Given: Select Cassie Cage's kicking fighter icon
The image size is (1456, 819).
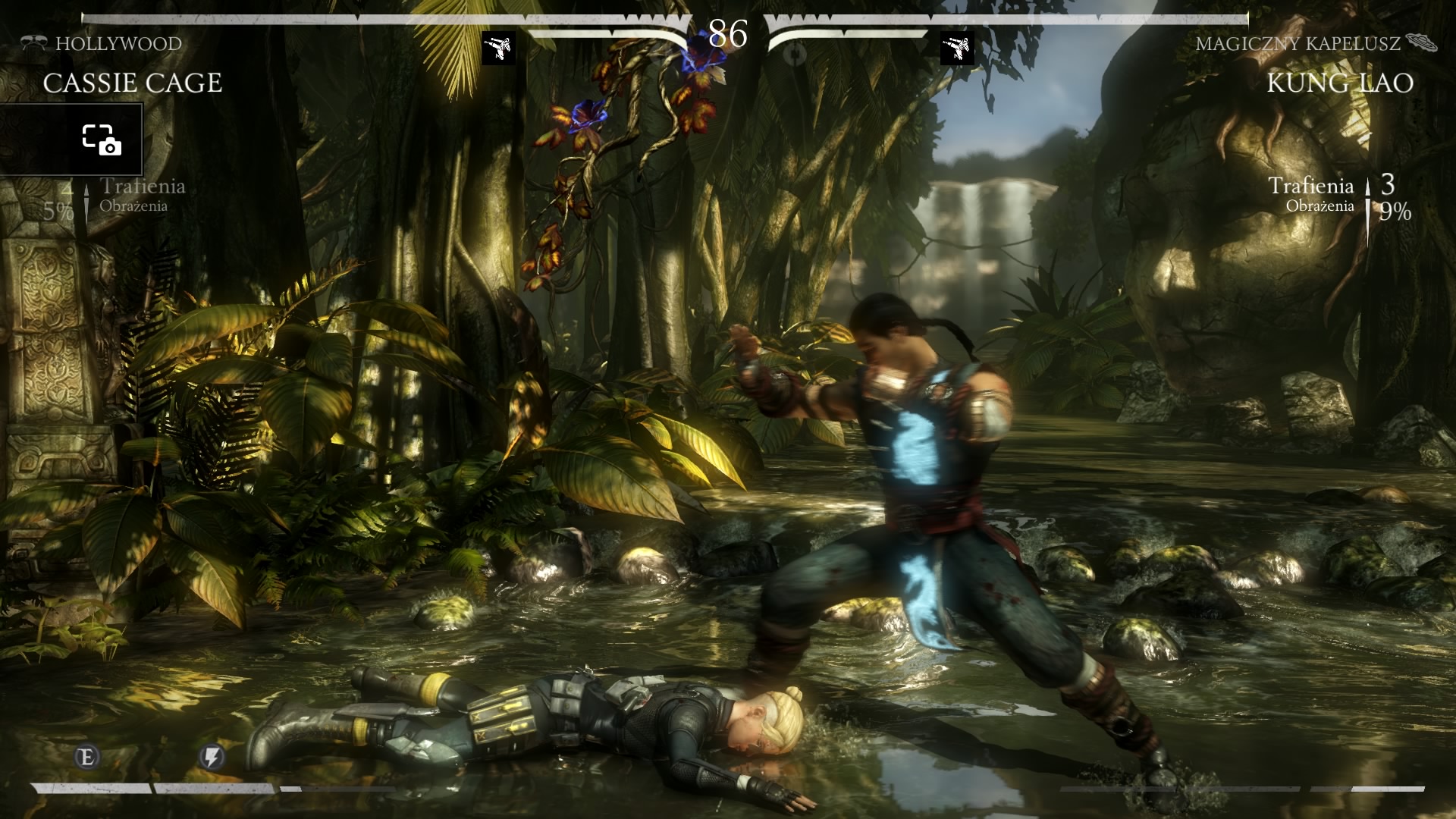Looking at the screenshot, I should coord(498,48).
